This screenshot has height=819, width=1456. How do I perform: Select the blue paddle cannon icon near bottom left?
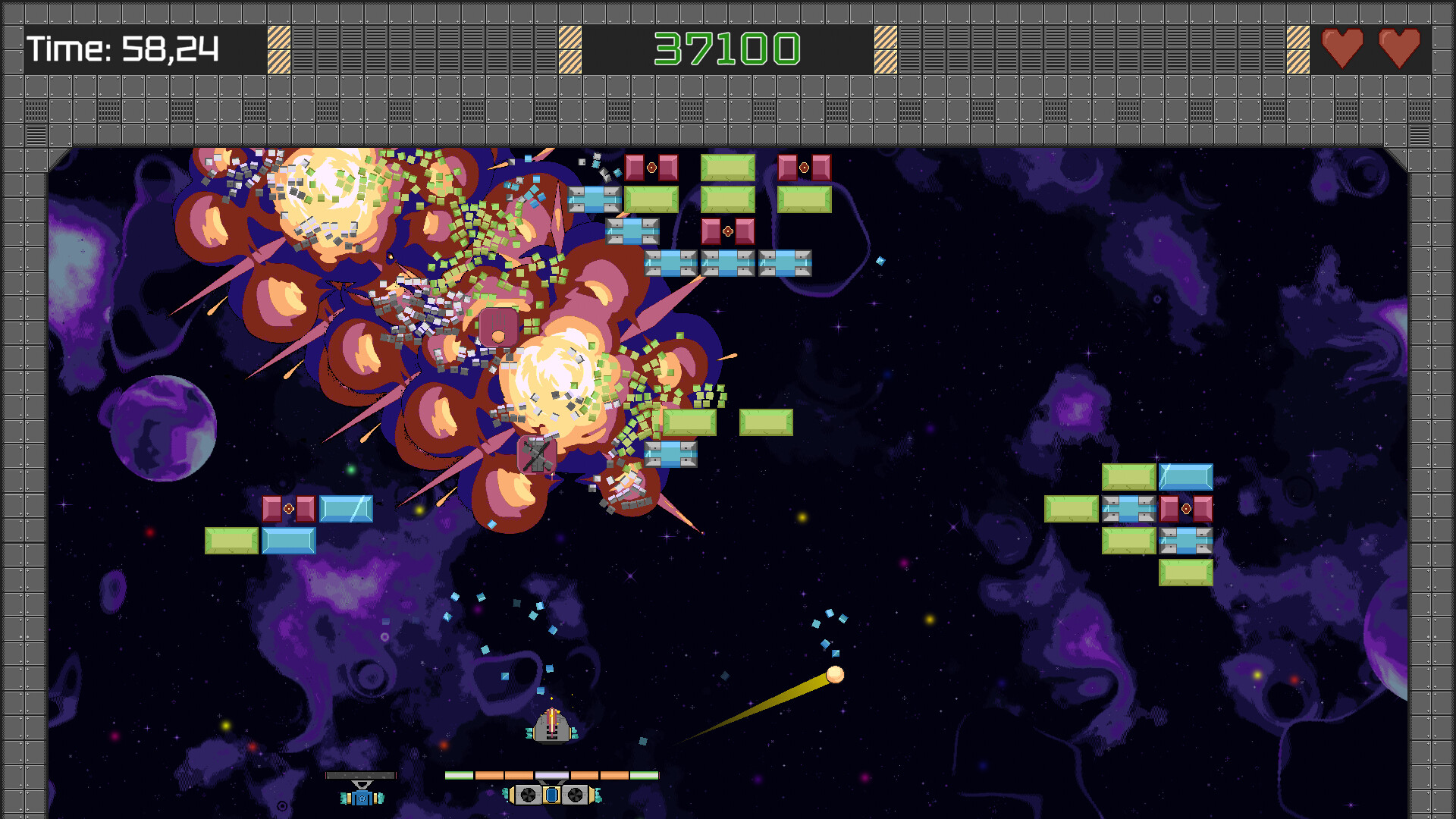point(362,797)
